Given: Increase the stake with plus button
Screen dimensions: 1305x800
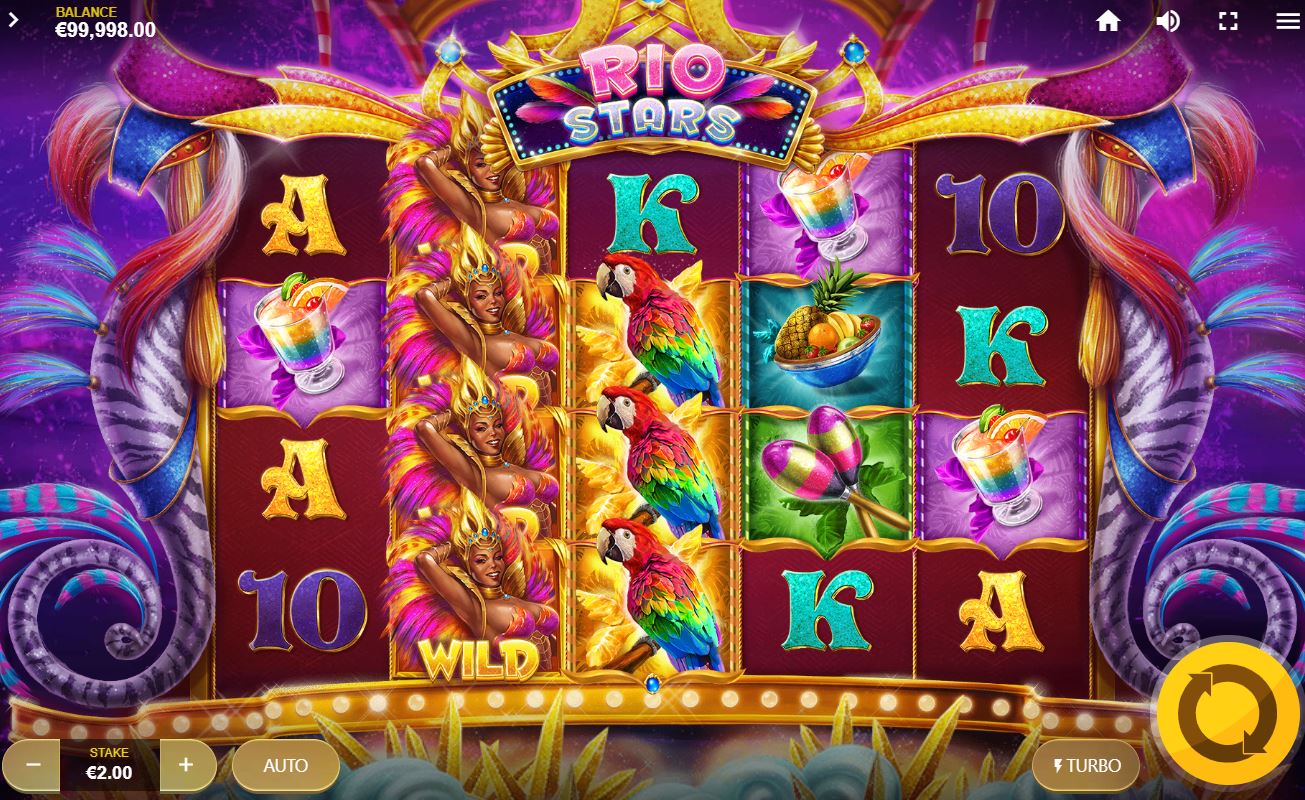Looking at the screenshot, I should 186,765.
